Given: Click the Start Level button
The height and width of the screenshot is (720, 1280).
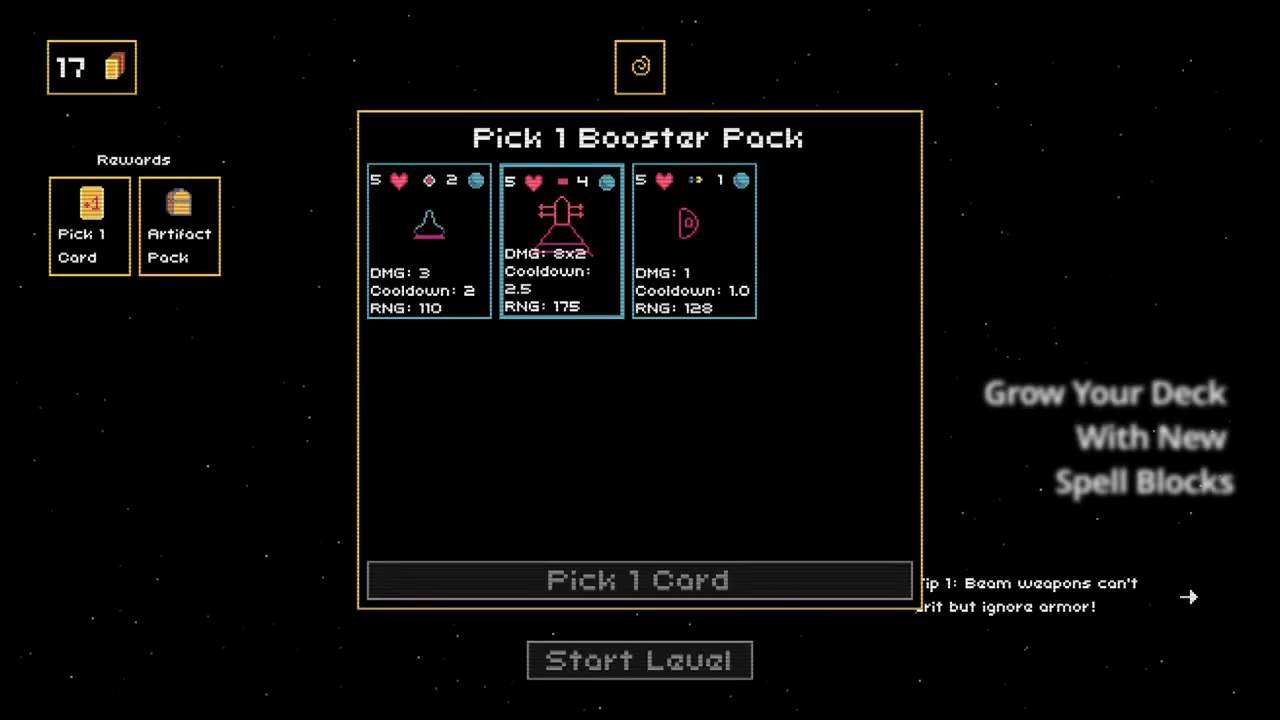Looking at the screenshot, I should pyautogui.click(x=639, y=660).
